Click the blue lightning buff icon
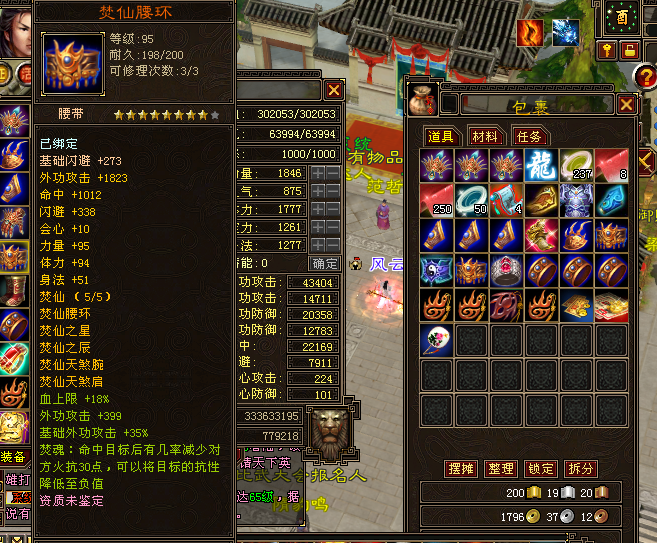Screen dimensions: 657x543 point(565,32)
